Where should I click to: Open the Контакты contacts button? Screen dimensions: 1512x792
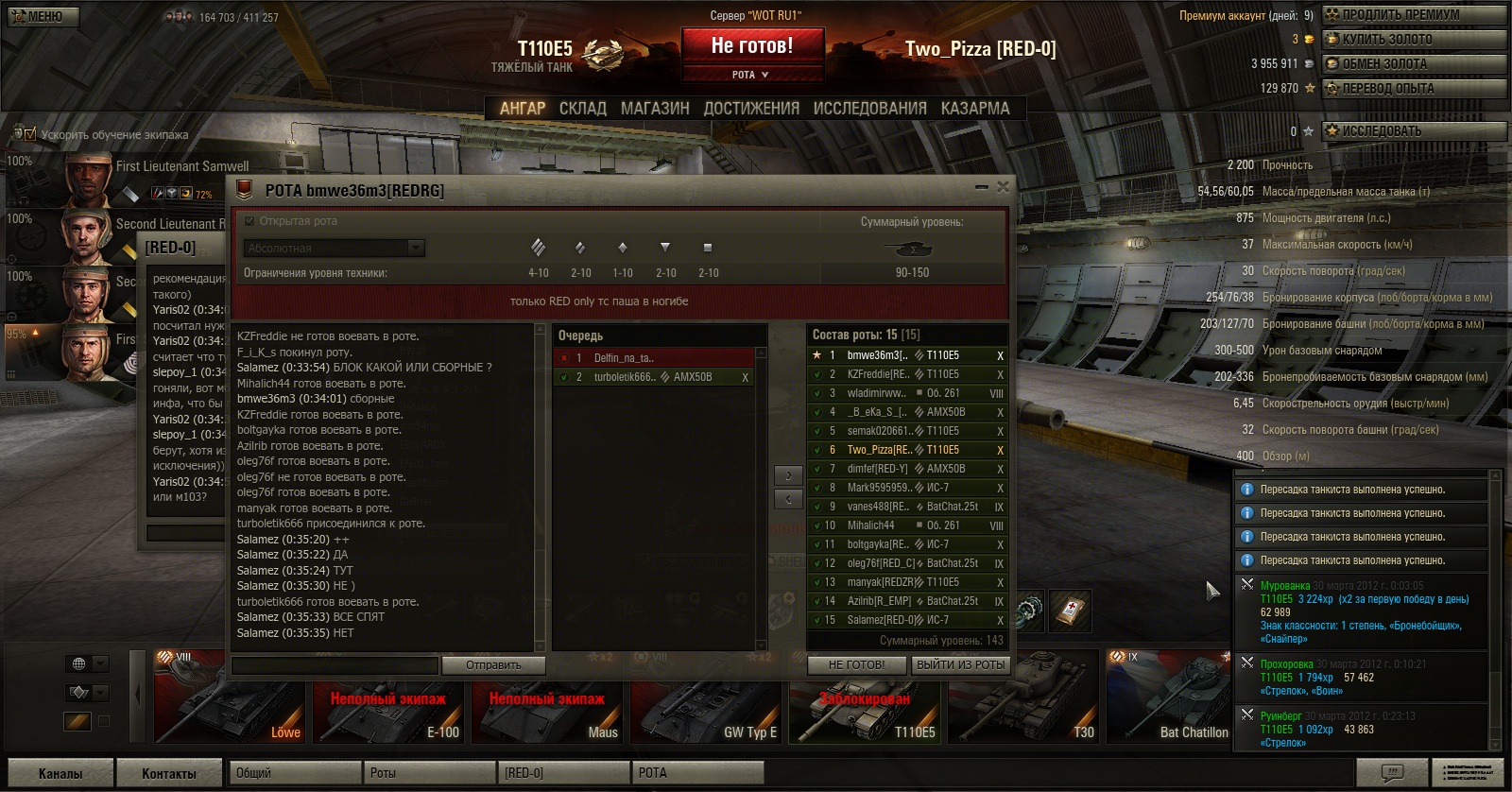pos(168,773)
